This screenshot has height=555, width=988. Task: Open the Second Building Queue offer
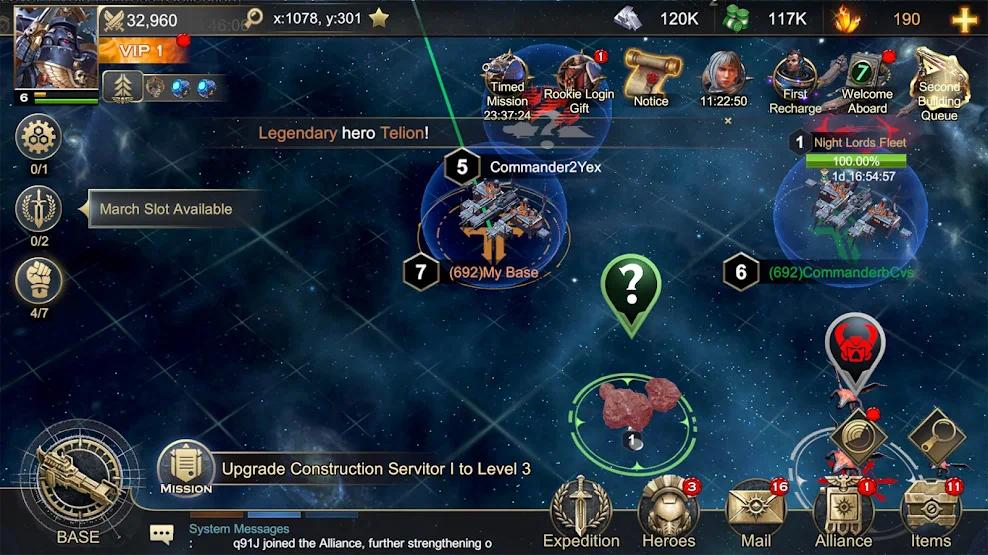tap(939, 82)
